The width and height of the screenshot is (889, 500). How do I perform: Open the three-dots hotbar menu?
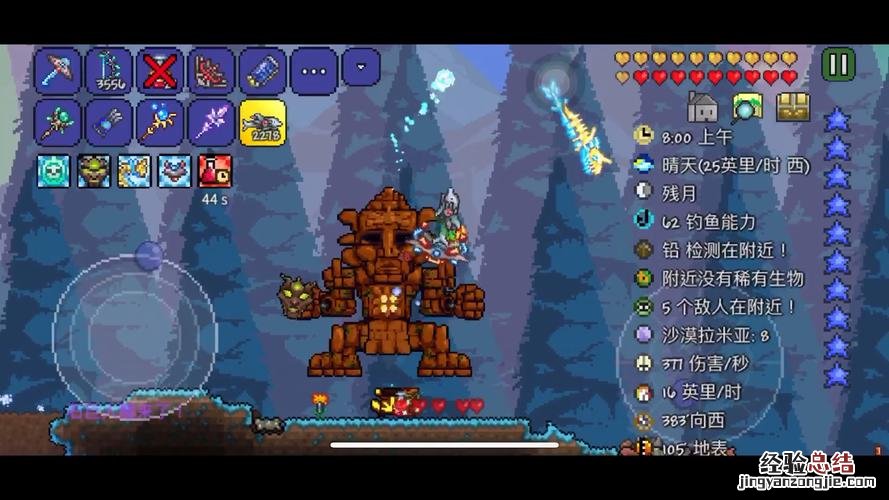[313, 71]
